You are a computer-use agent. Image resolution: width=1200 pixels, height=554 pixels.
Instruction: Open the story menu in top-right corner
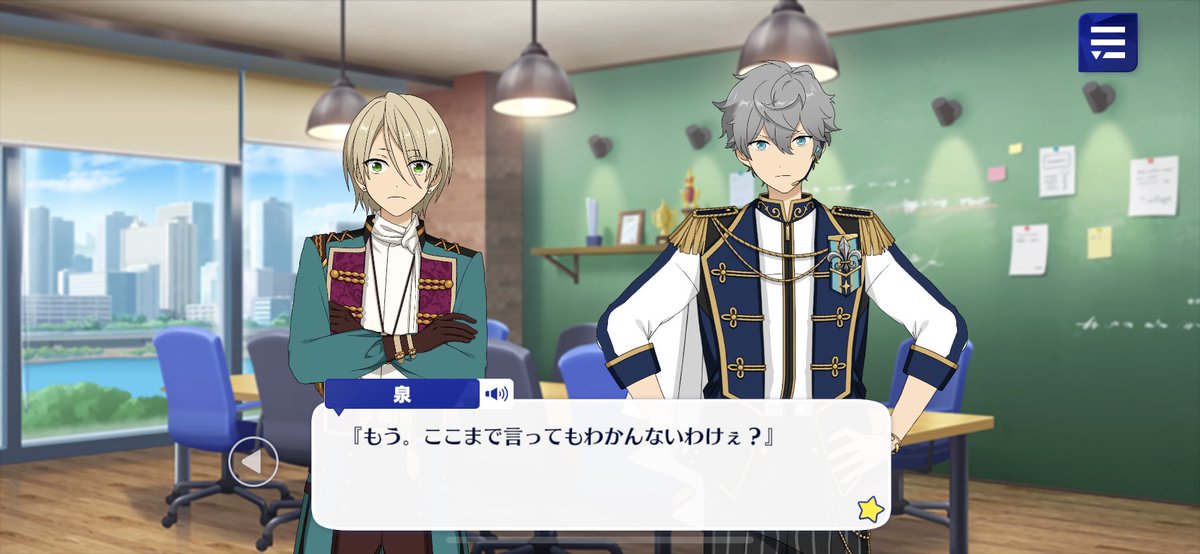pos(1107,42)
